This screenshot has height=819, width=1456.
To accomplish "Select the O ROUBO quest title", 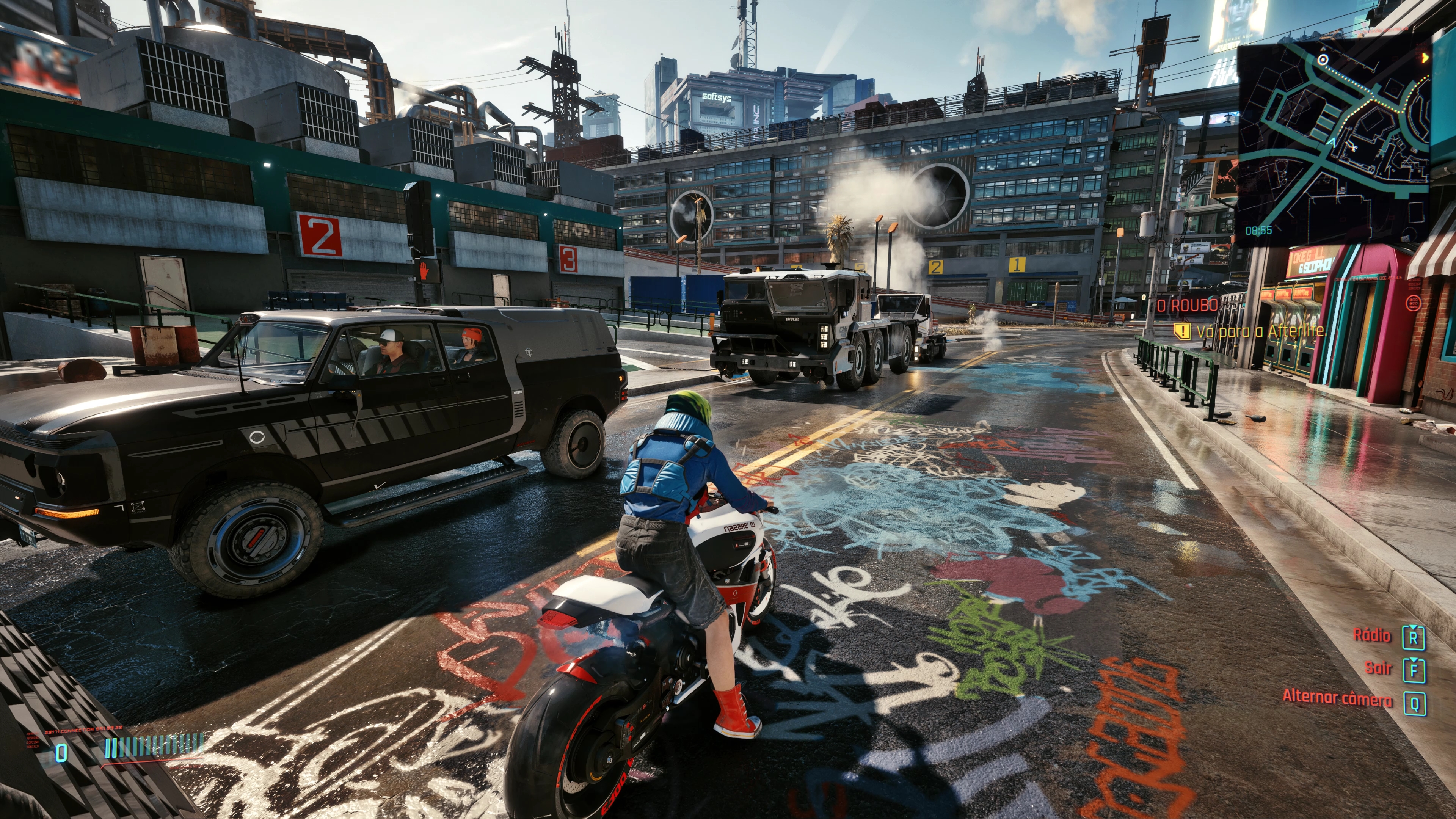I will (x=1188, y=306).
